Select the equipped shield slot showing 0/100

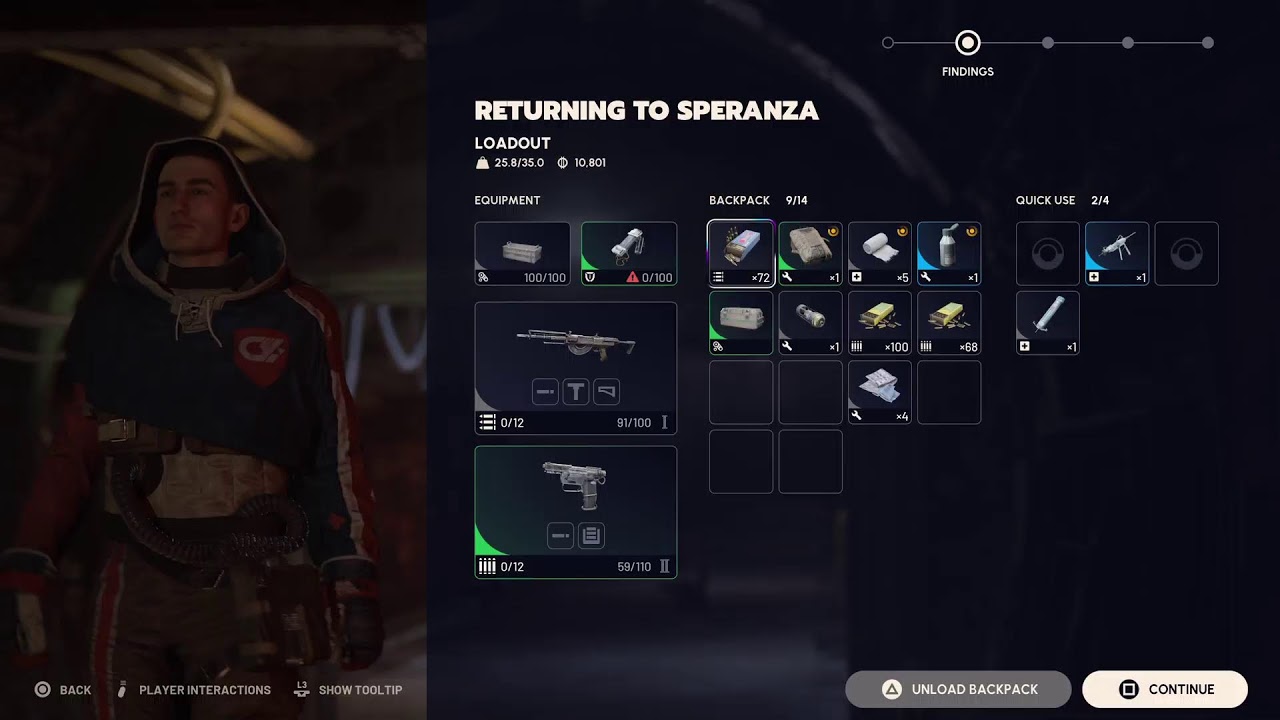point(628,254)
